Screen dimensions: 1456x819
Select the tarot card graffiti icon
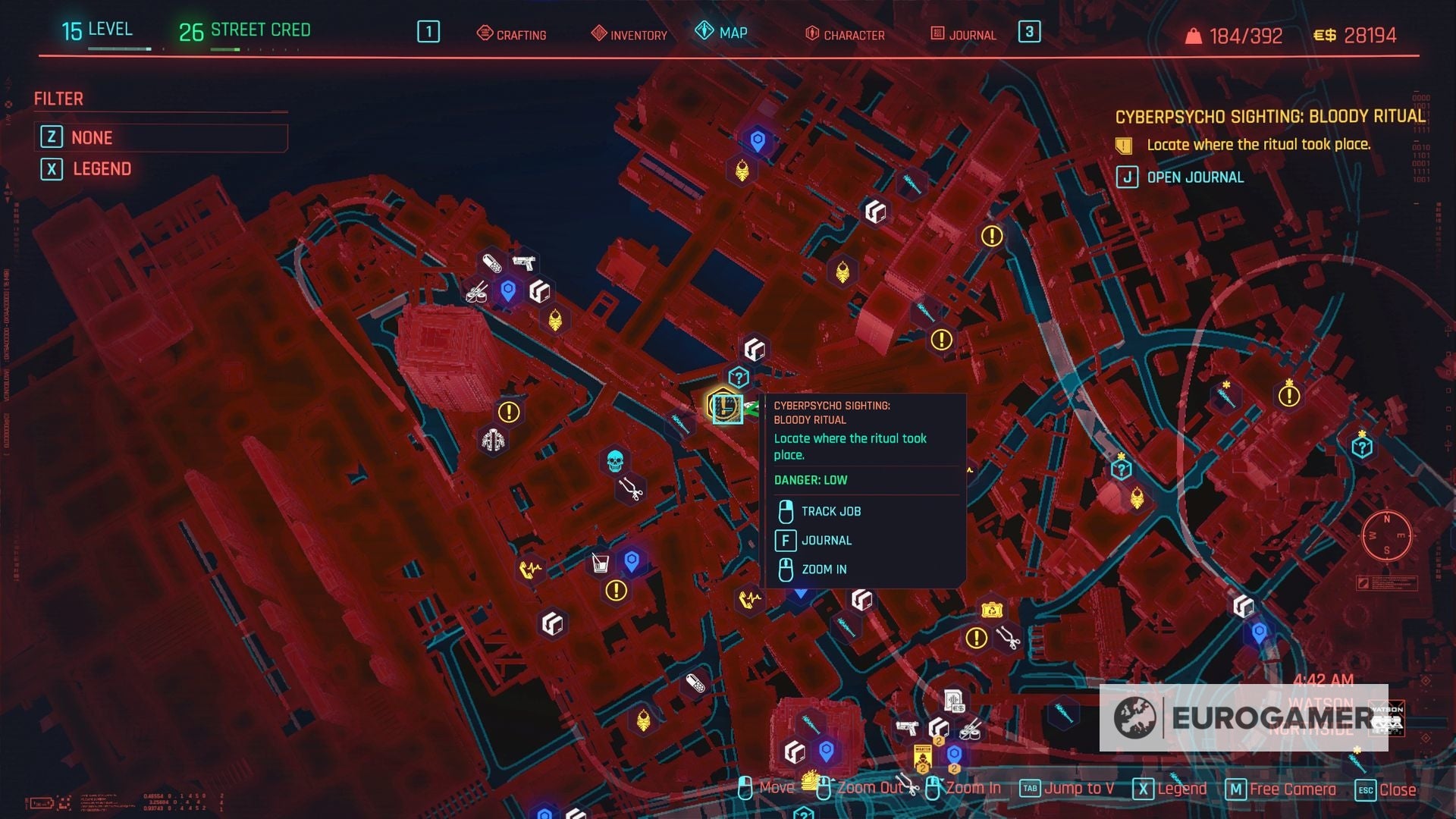coord(740,171)
